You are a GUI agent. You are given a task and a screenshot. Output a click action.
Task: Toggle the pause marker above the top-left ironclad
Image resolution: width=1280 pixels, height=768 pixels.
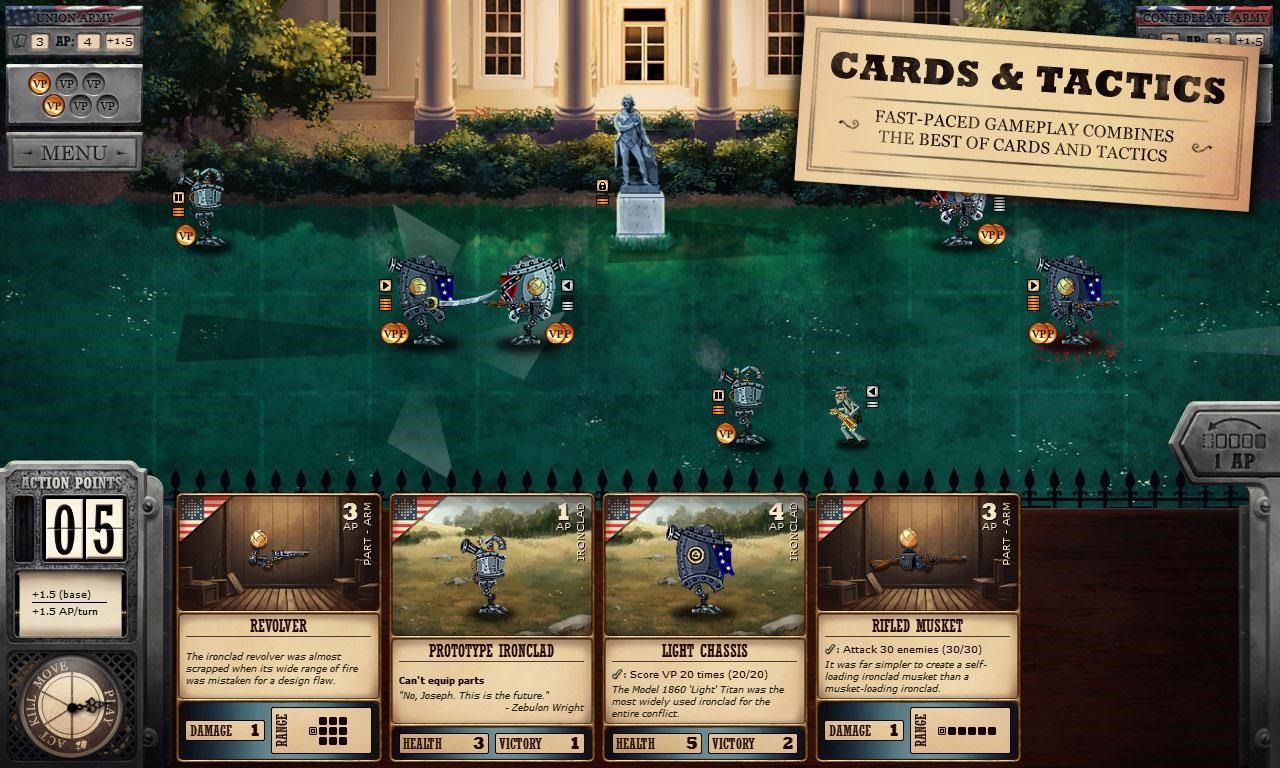click(178, 197)
